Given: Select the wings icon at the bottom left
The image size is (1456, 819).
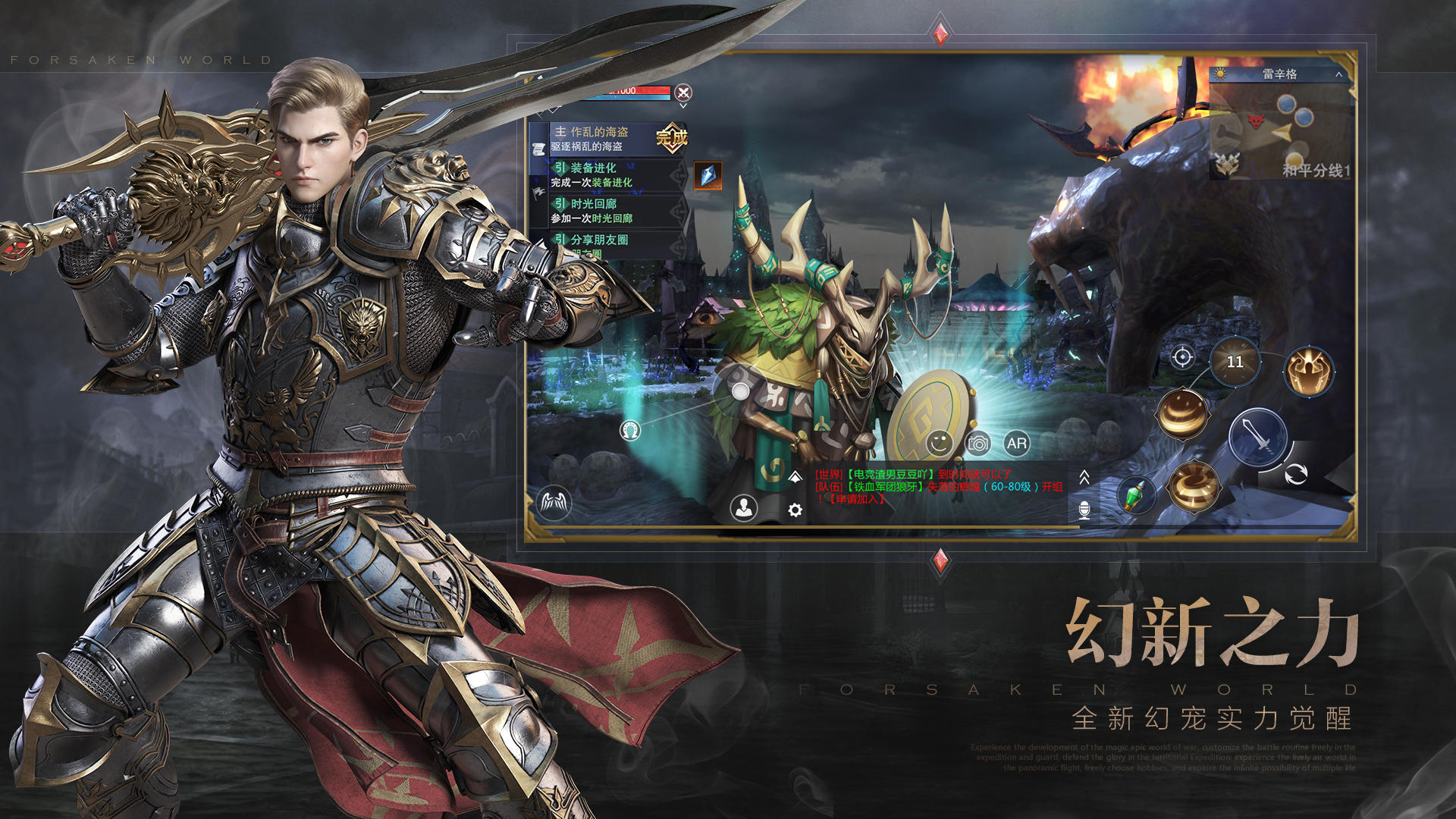Looking at the screenshot, I should [553, 502].
